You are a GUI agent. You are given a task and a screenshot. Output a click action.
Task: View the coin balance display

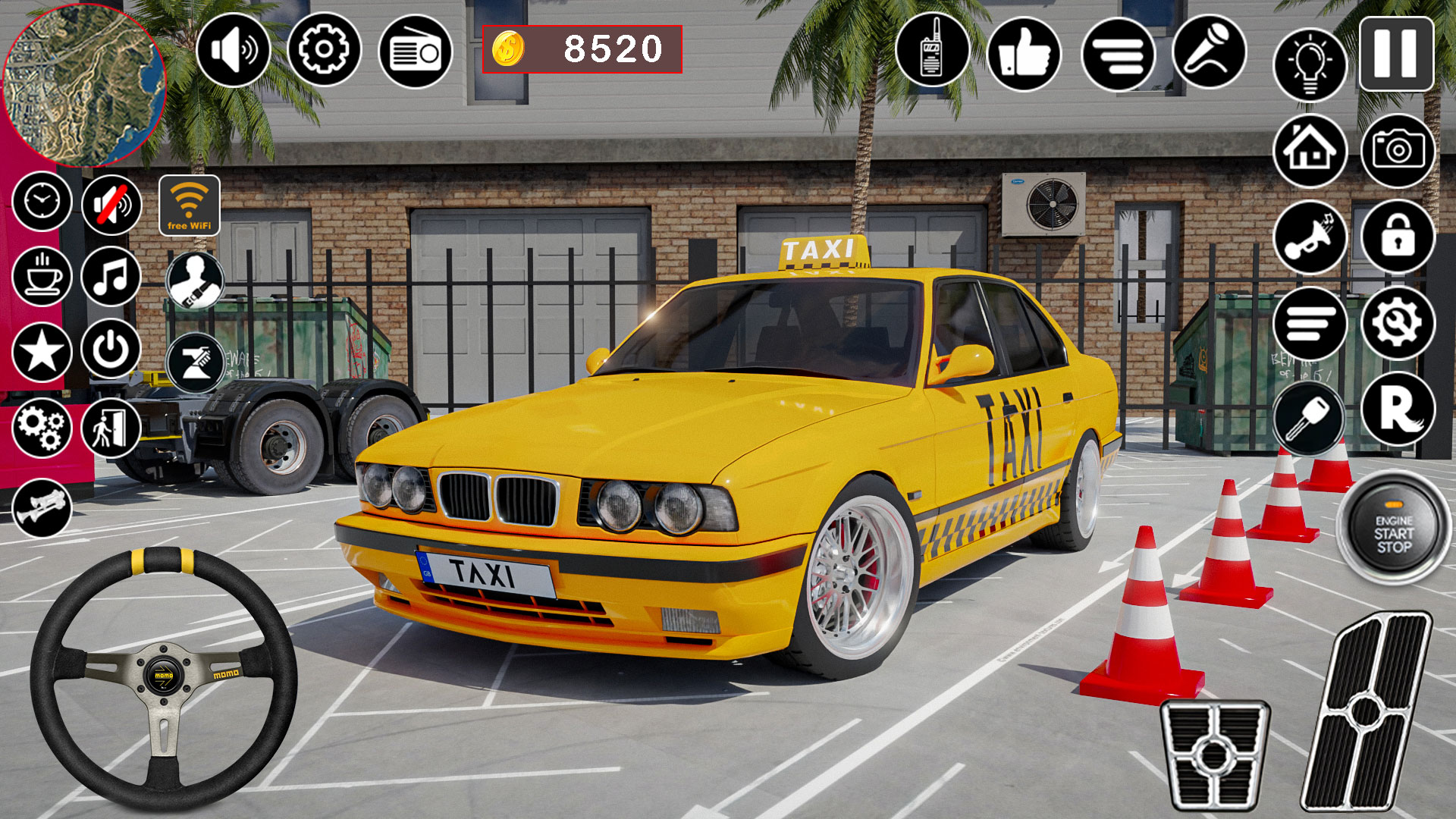pos(584,49)
